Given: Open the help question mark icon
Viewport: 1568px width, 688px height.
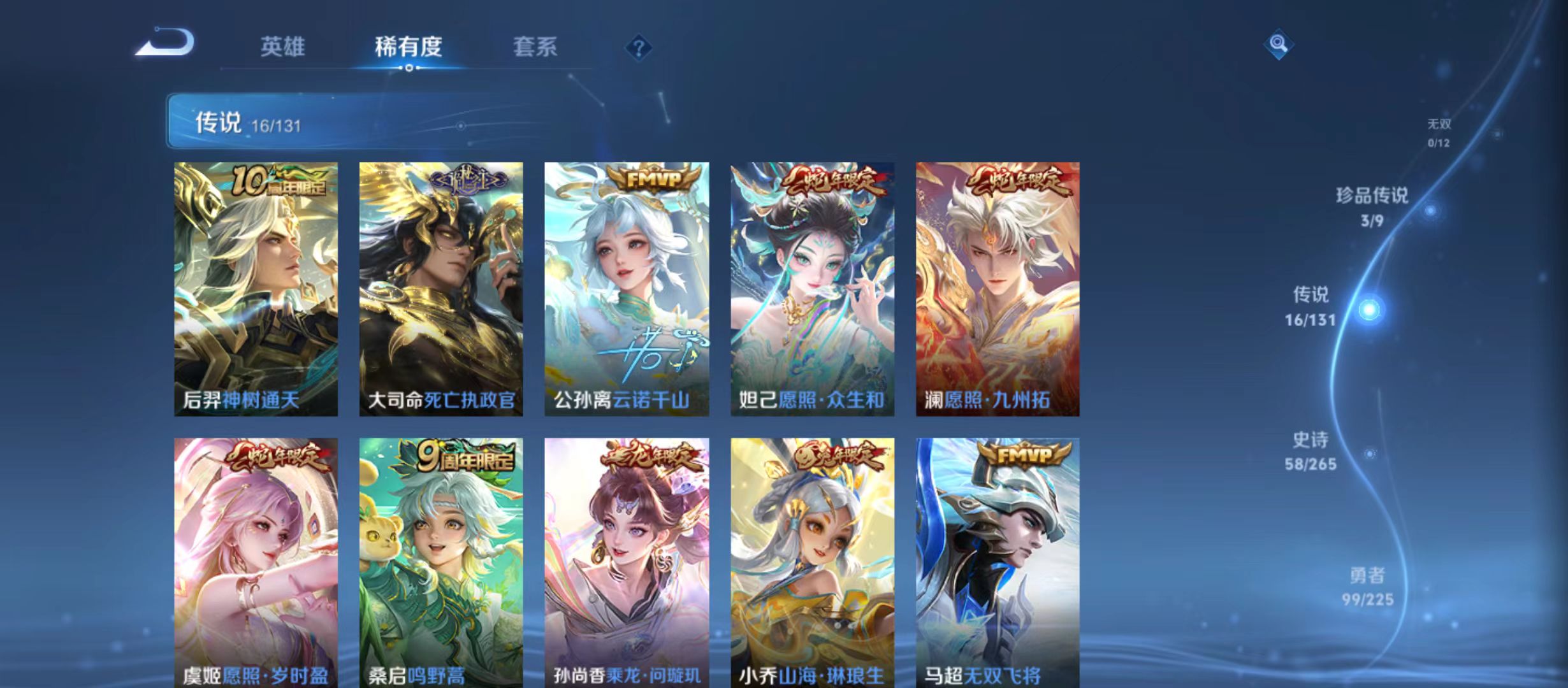Looking at the screenshot, I should click(639, 48).
